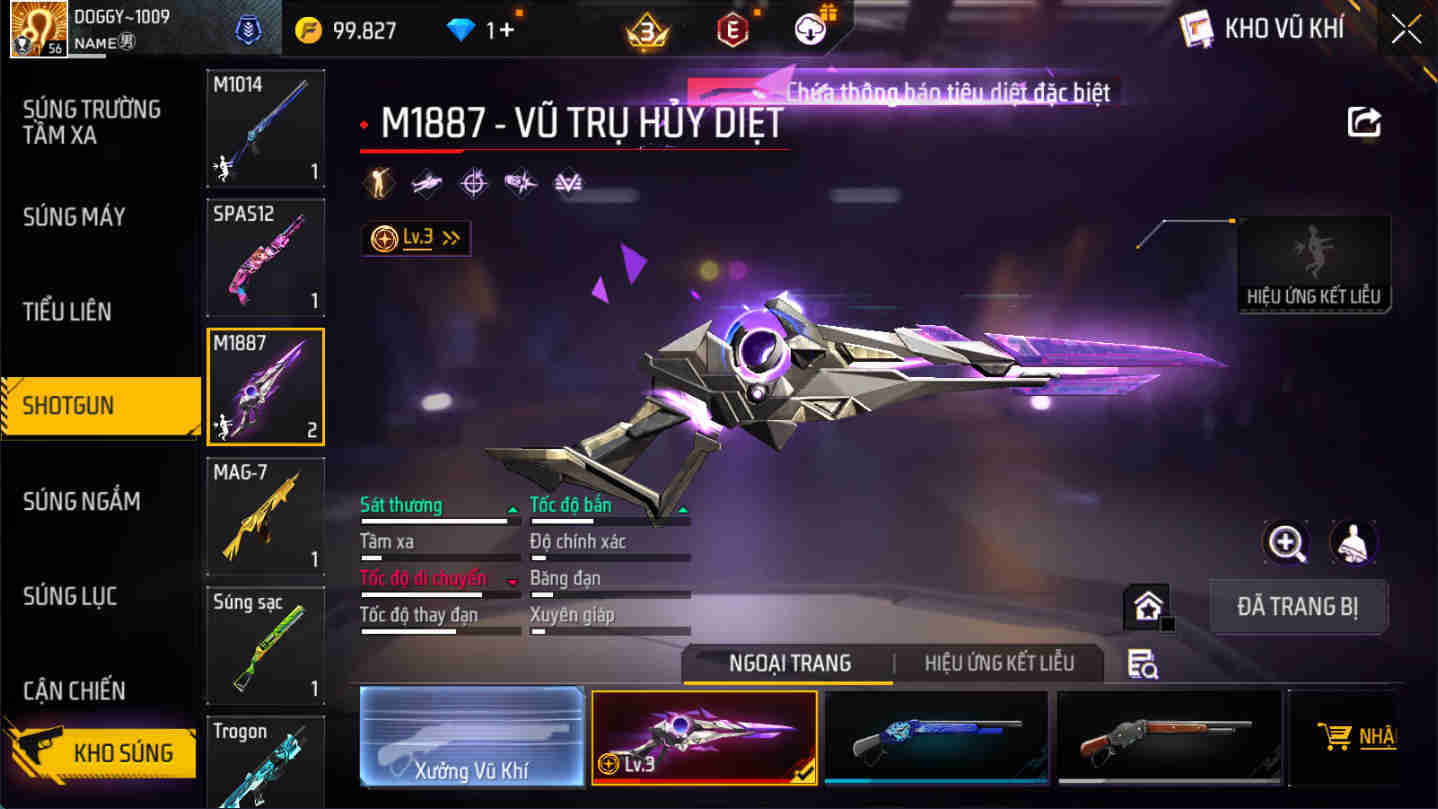Select the SPAS12 weapon thumbnail

click(265, 258)
